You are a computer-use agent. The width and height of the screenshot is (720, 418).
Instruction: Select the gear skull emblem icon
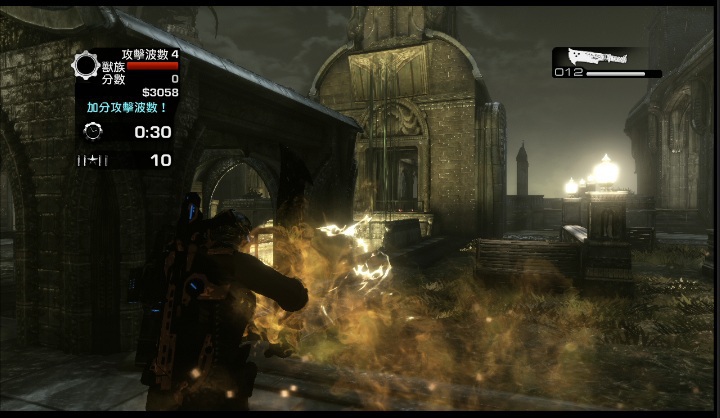click(87, 66)
